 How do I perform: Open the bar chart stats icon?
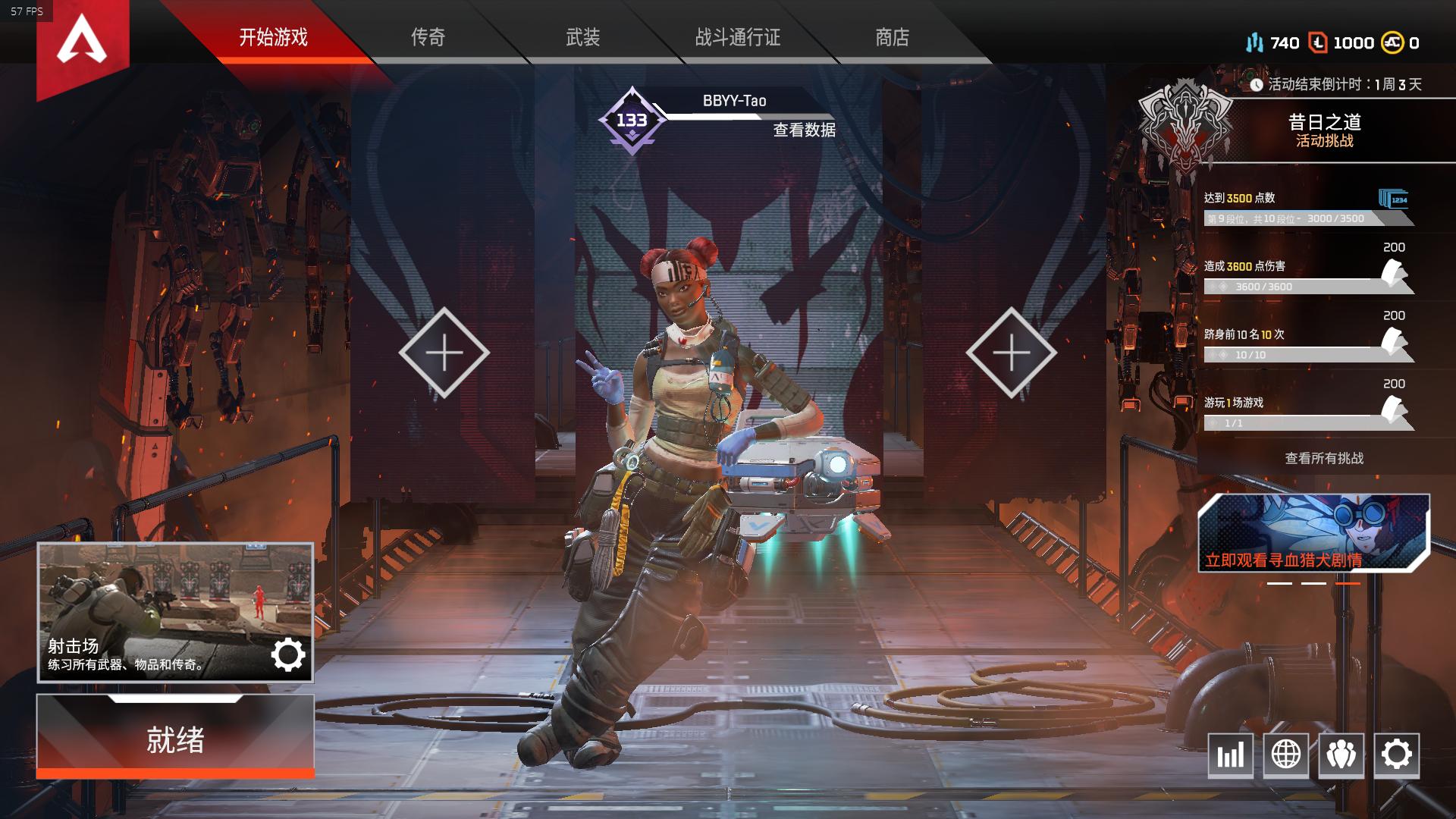[1230, 755]
